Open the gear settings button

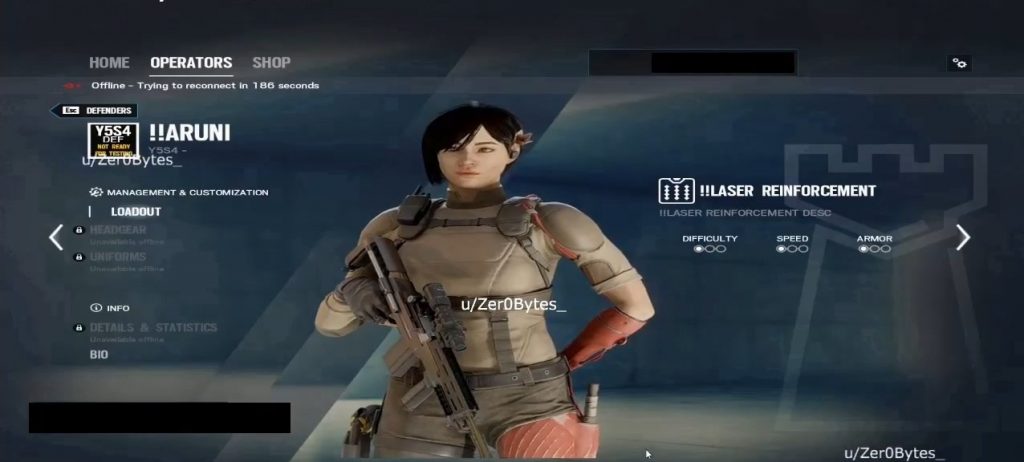click(x=959, y=63)
